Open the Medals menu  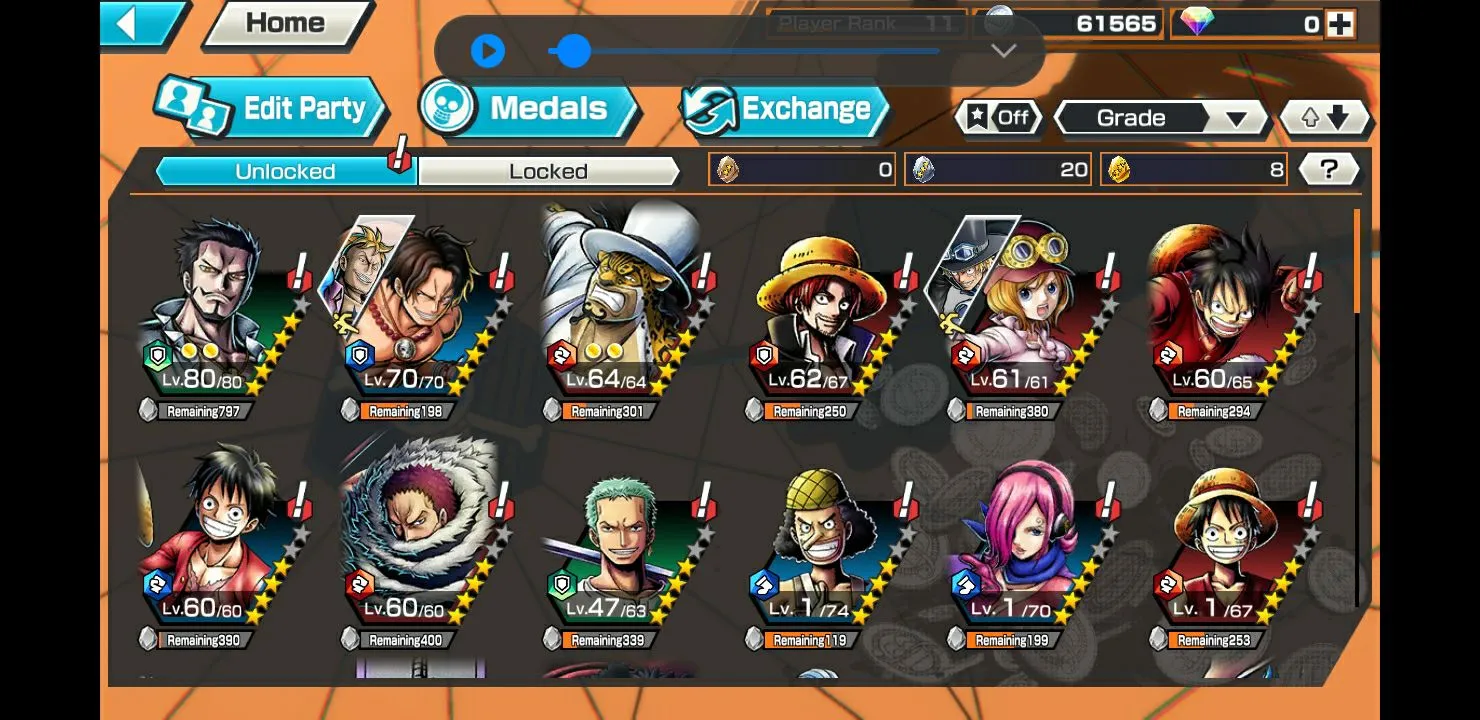pos(541,108)
